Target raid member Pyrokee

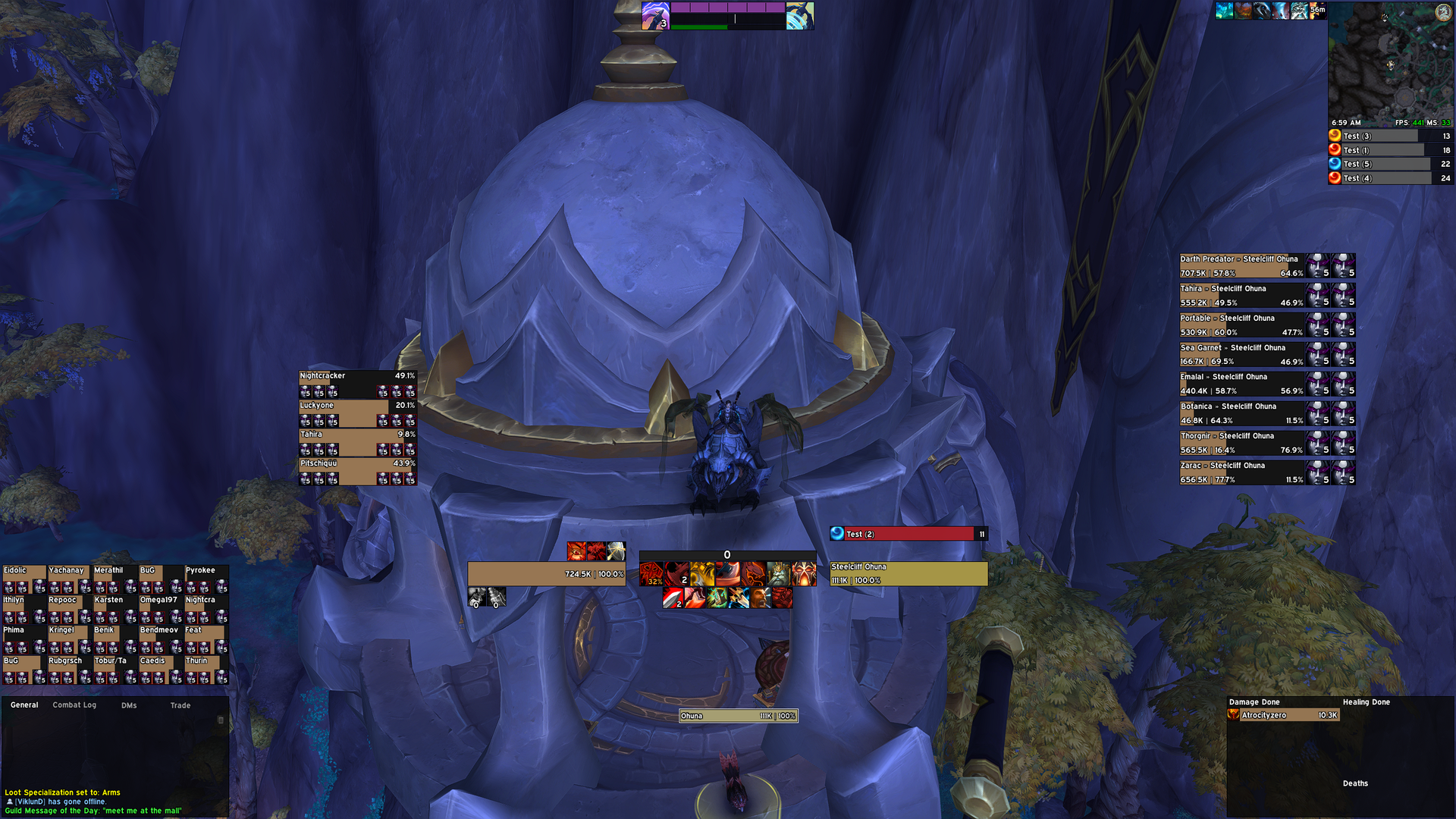pyautogui.click(x=206, y=579)
